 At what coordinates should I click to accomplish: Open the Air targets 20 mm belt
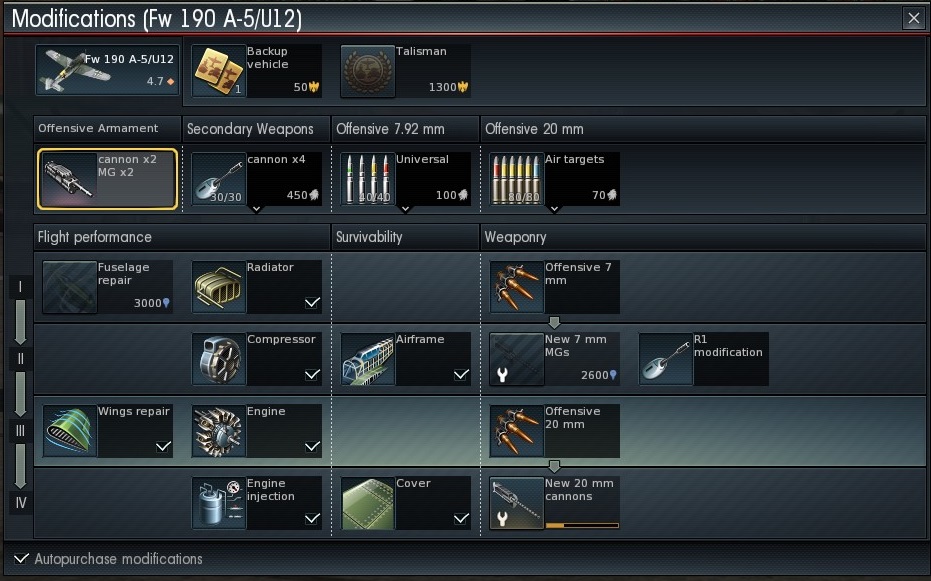pos(554,180)
